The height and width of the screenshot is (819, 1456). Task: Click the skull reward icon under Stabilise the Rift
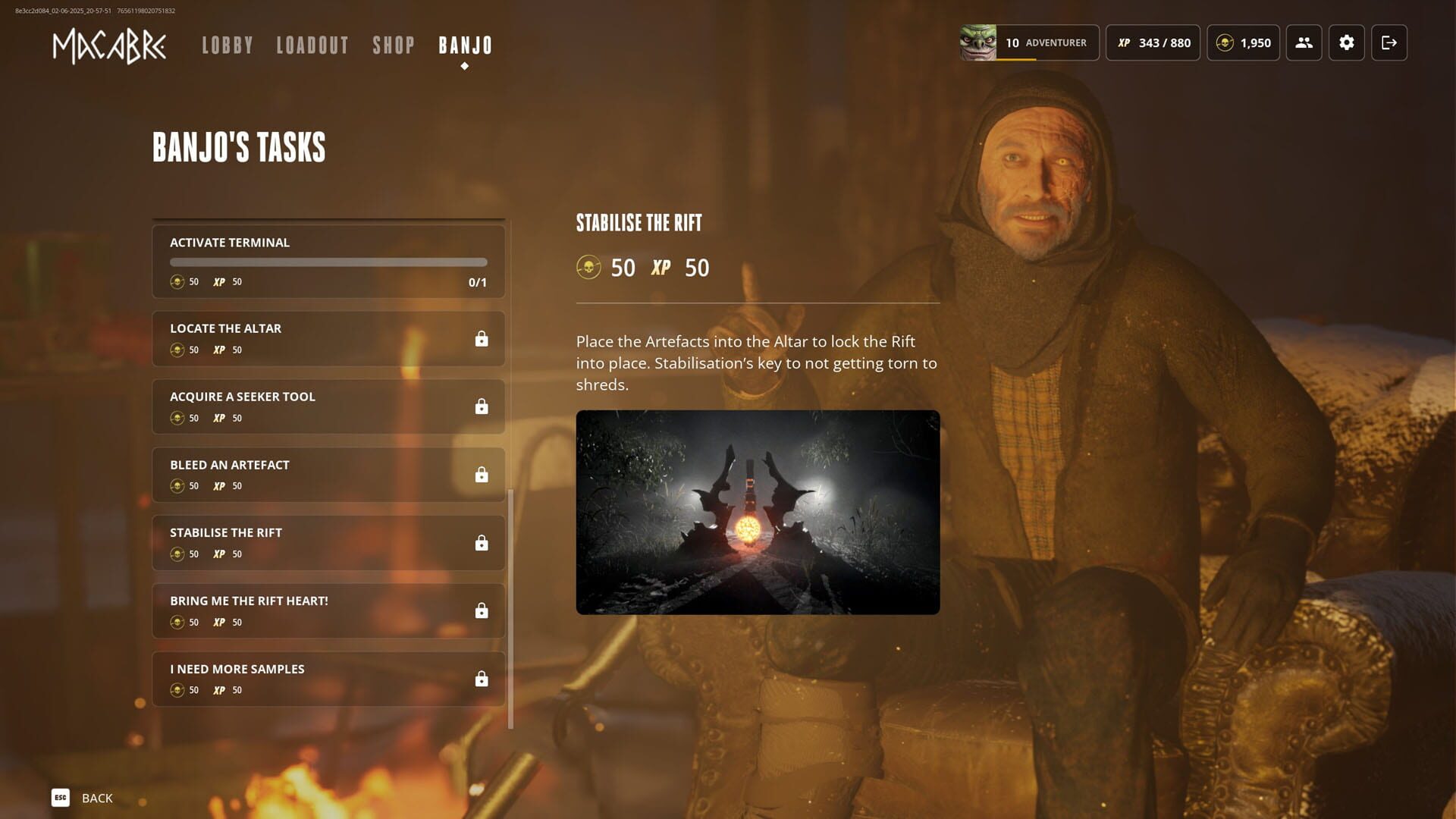[x=589, y=267]
